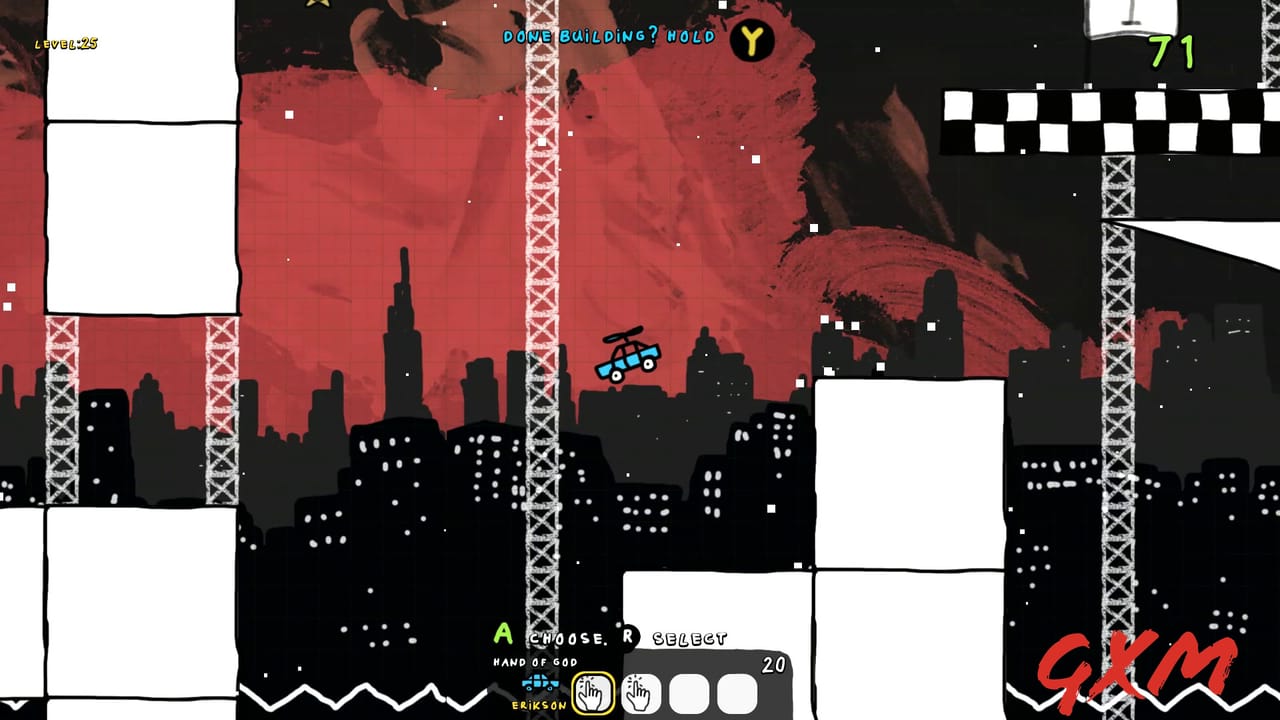Click the flying car with propeller
This screenshot has width=1280, height=720.
tap(627, 360)
